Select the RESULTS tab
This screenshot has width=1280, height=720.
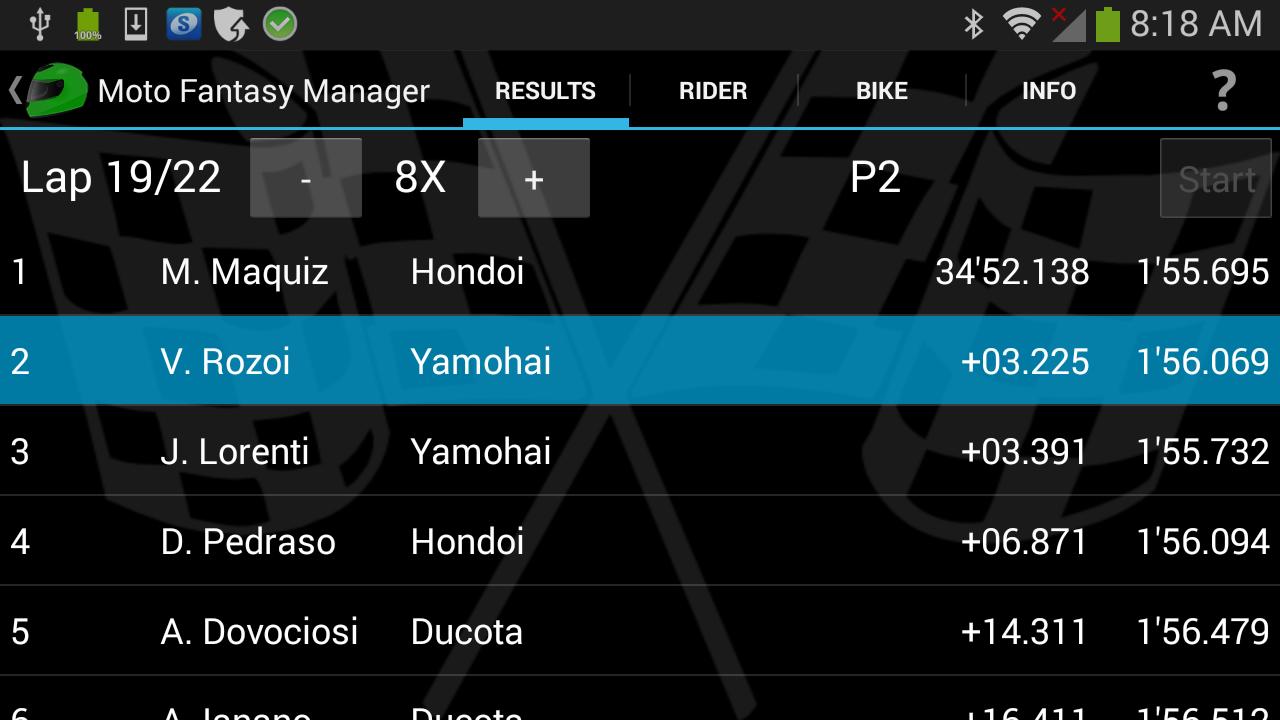point(545,90)
